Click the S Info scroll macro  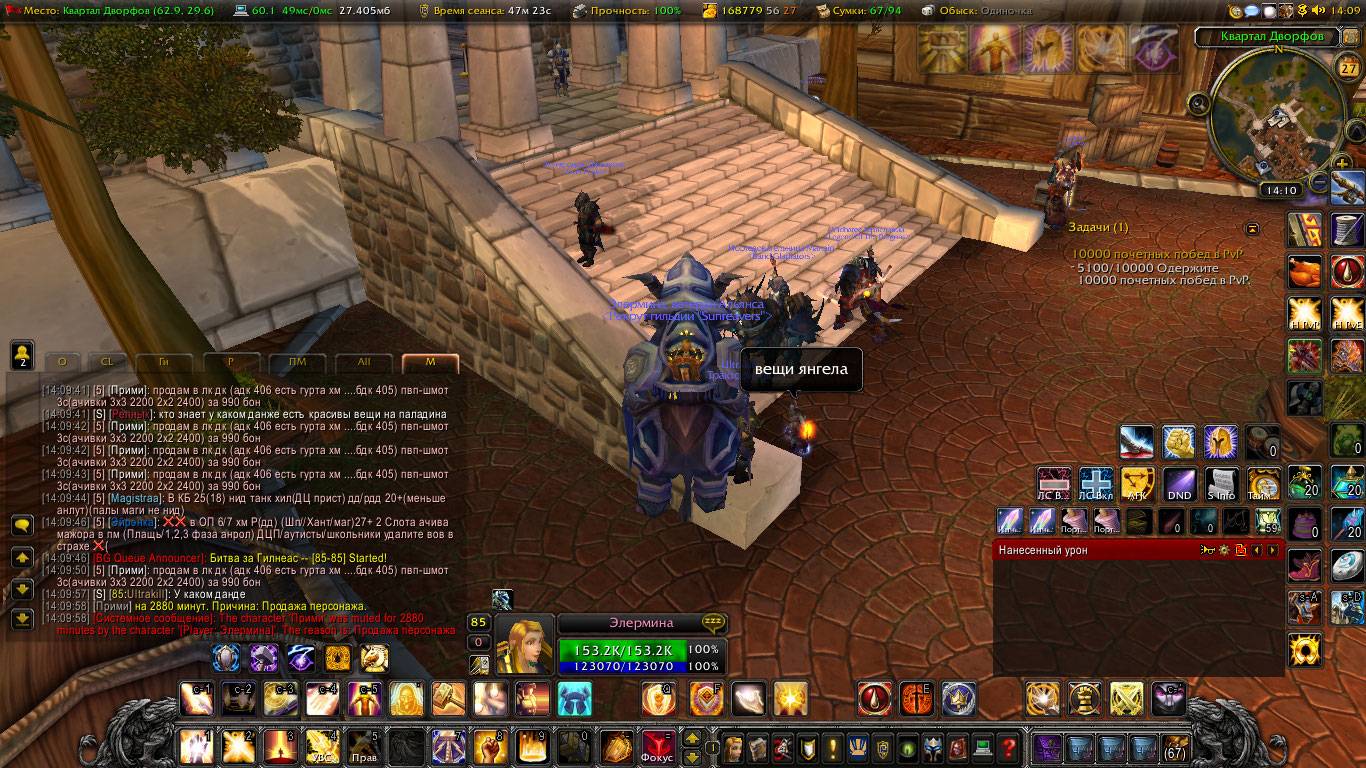[1220, 484]
